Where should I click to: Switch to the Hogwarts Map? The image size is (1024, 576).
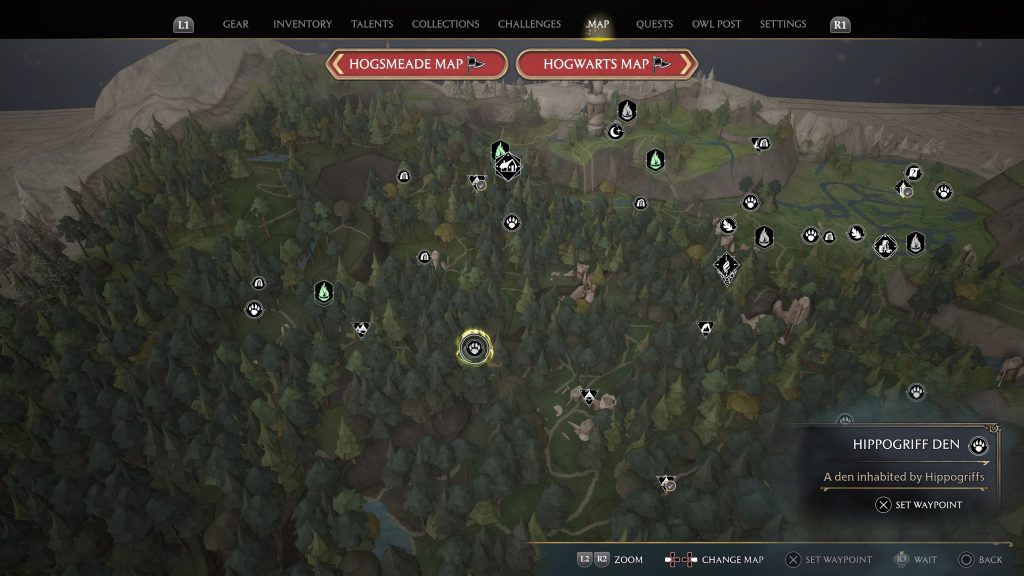tap(606, 64)
